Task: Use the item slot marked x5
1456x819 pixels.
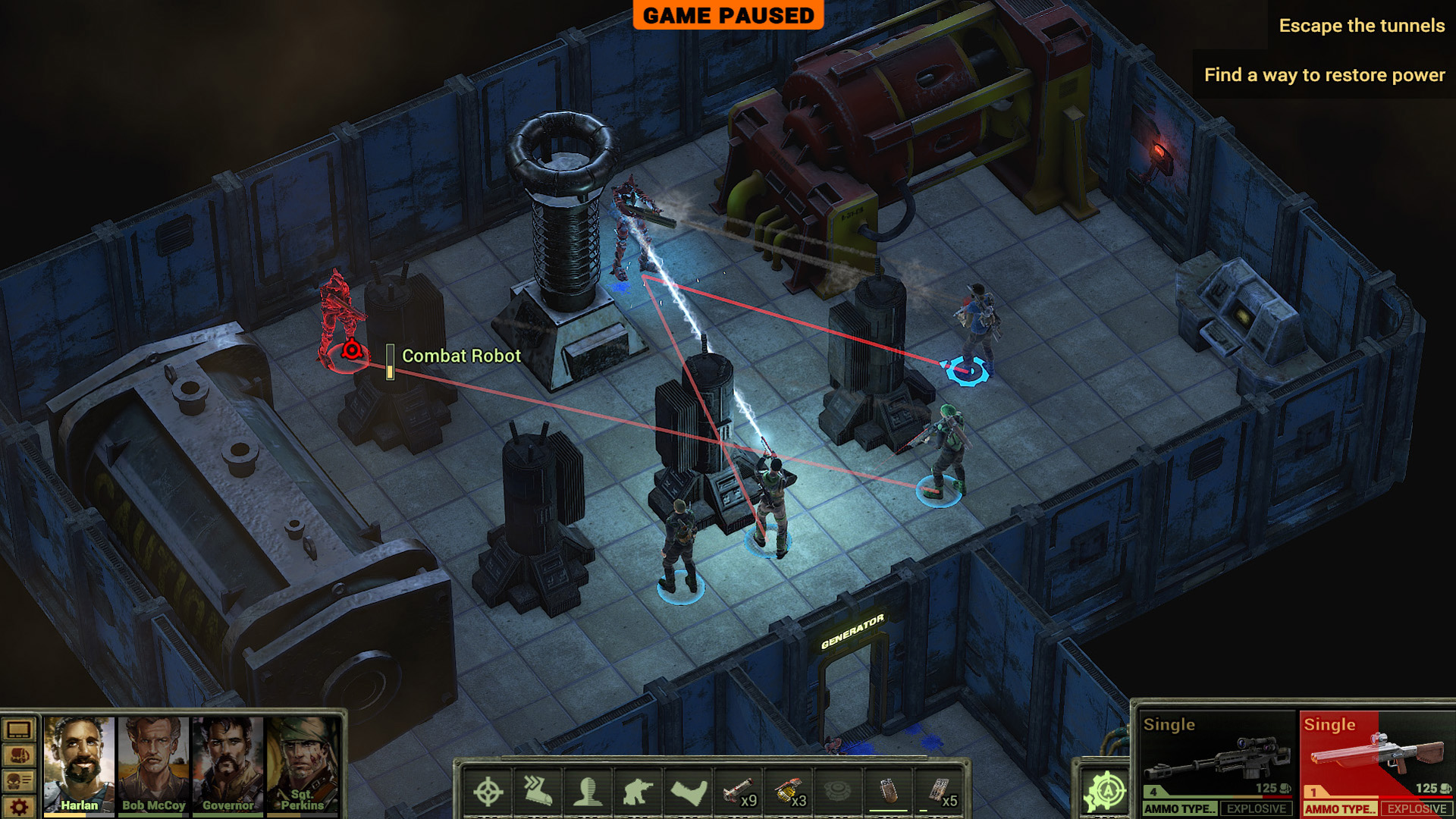Action: pos(940,792)
